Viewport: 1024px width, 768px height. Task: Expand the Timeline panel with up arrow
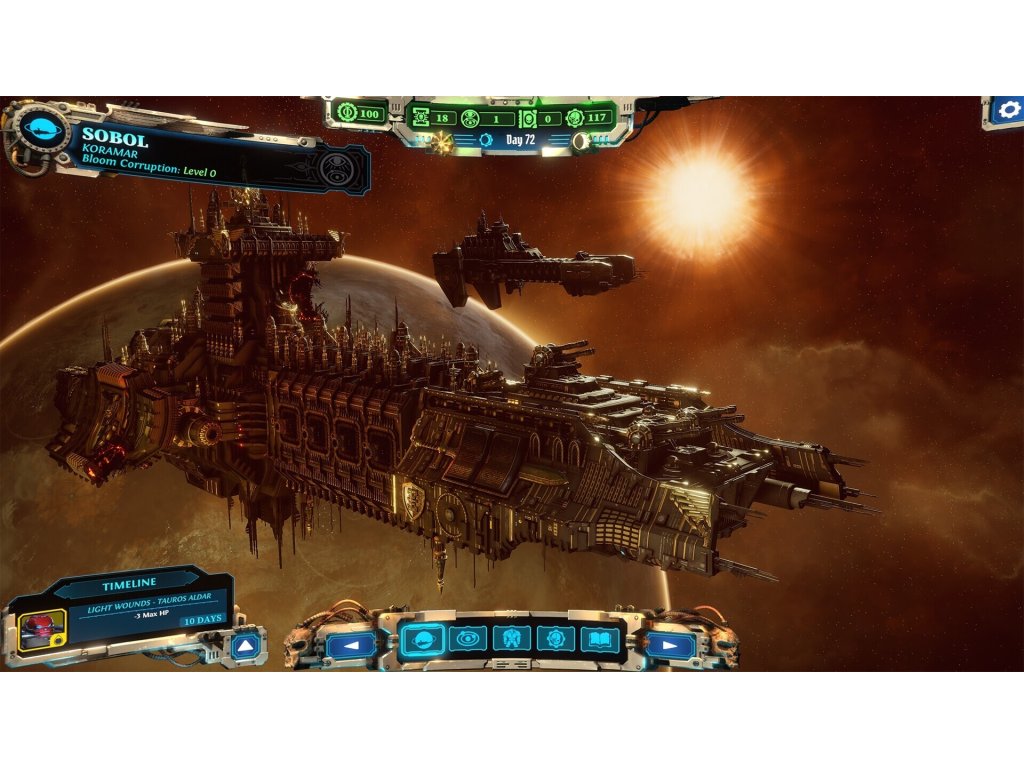[x=246, y=645]
